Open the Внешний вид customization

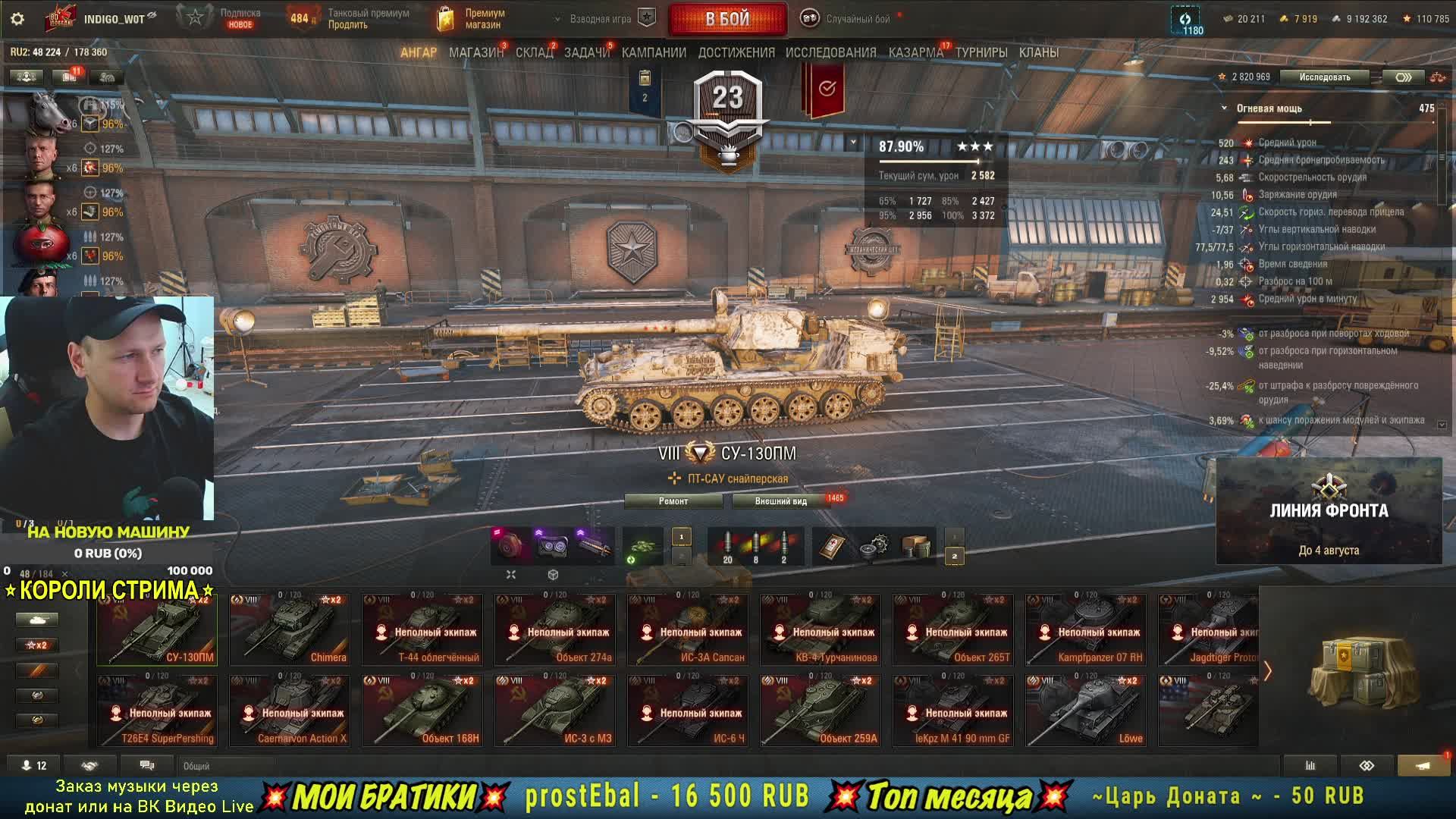[x=780, y=501]
